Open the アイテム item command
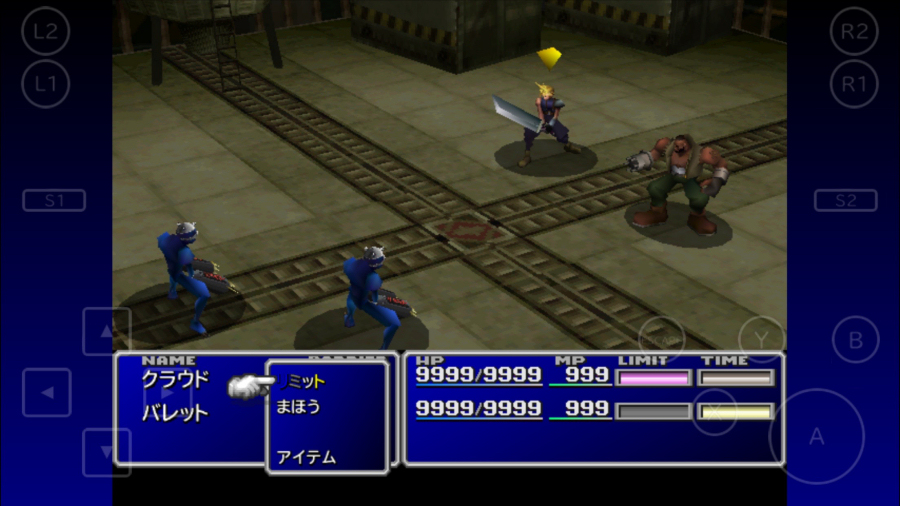 tap(306, 457)
